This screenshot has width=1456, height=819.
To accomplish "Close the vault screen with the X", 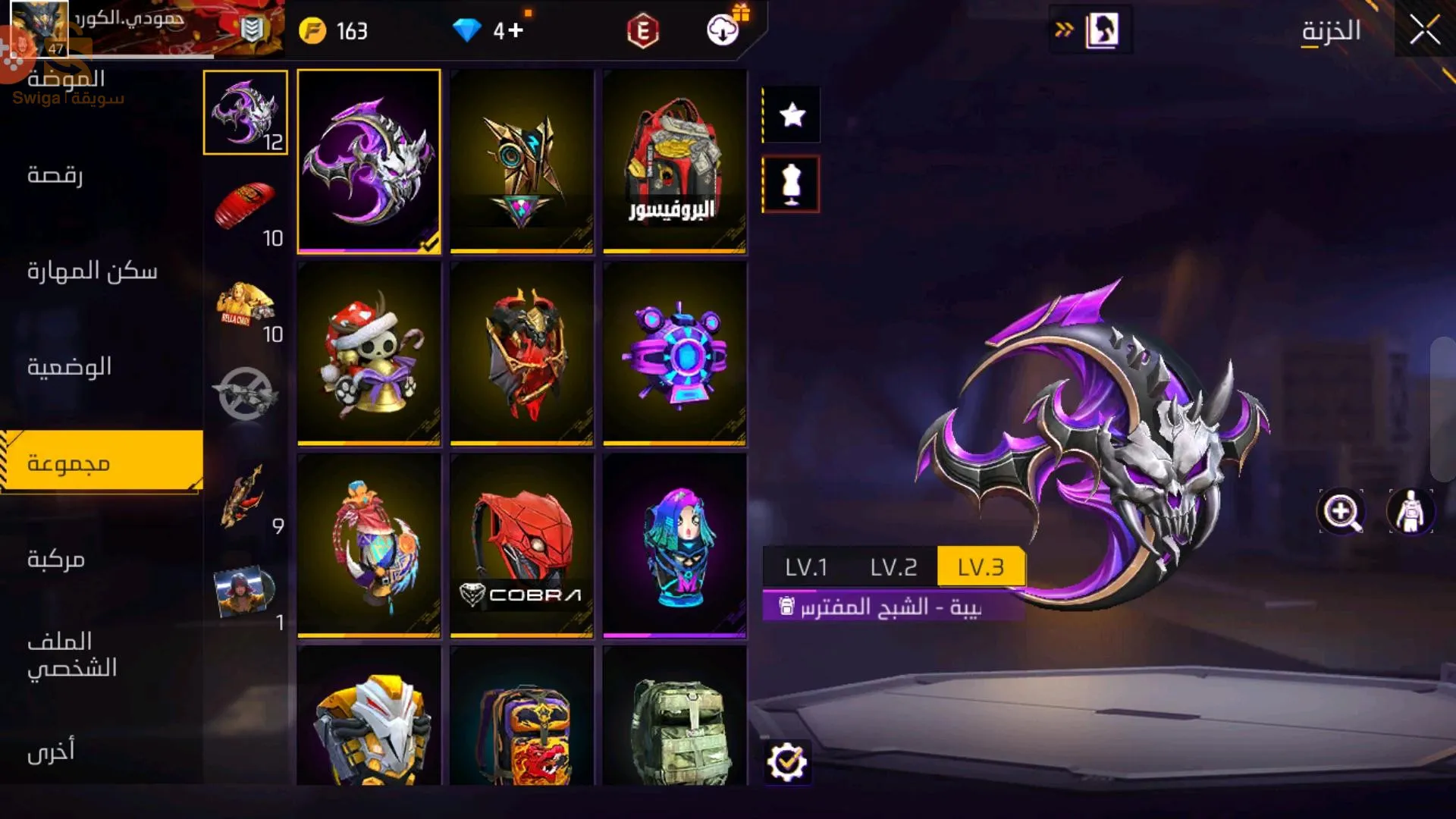I will pos(1424,30).
